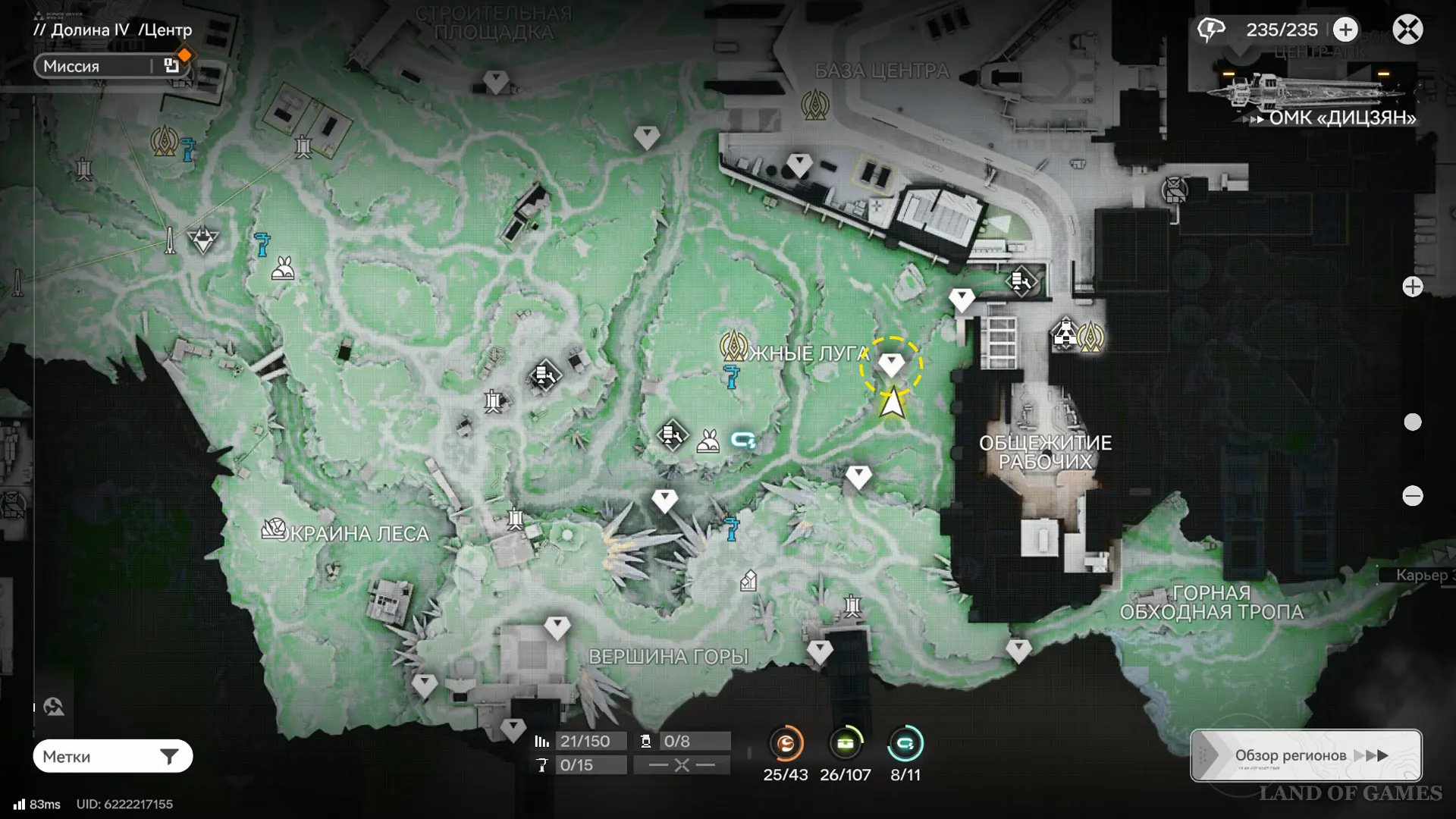Screen dimensions: 1456x819
Task: Click the map zoom slider handle
Action: [1412, 422]
